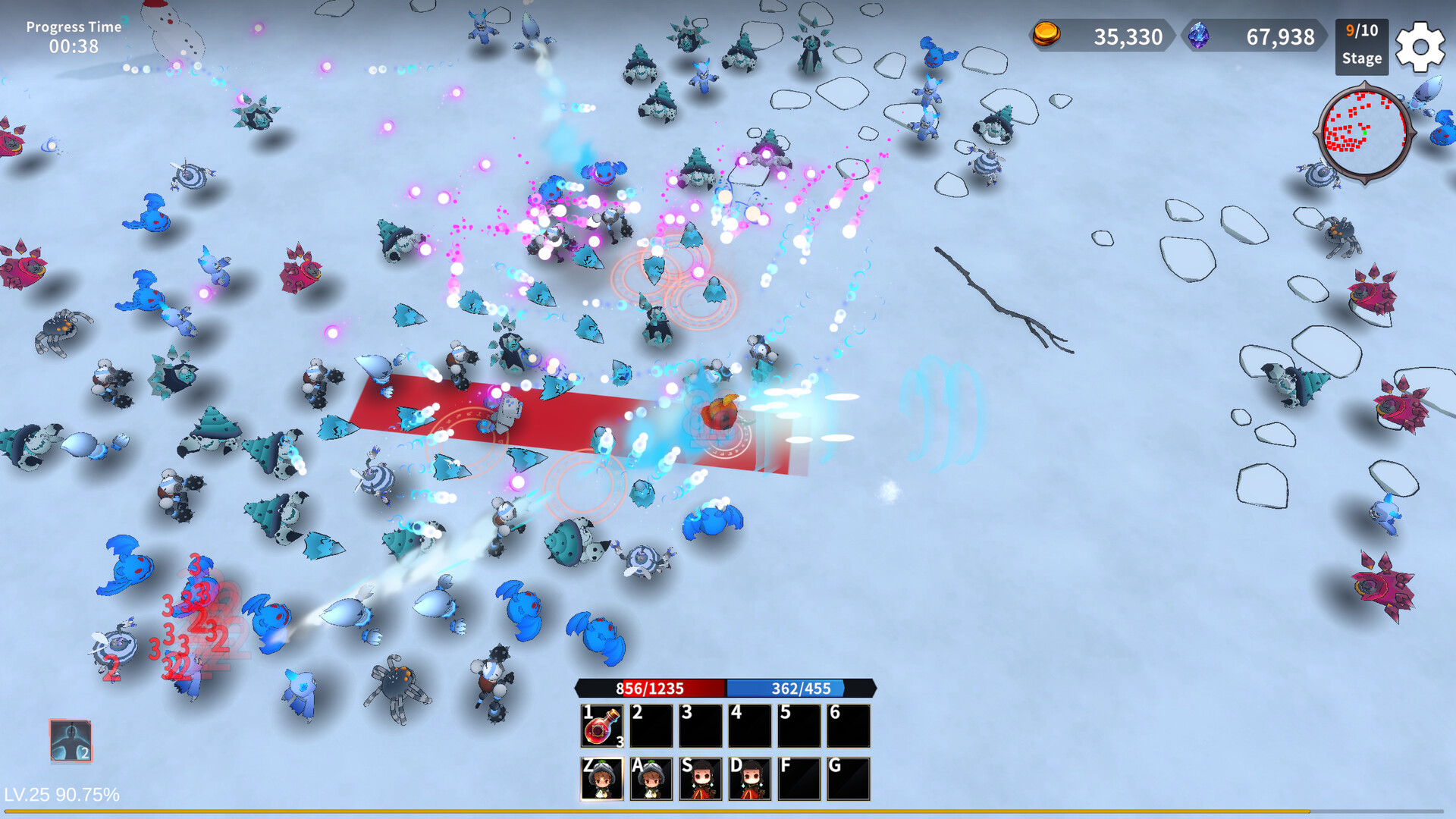Open the settings gear menu
1456x819 pixels.
point(1421,47)
